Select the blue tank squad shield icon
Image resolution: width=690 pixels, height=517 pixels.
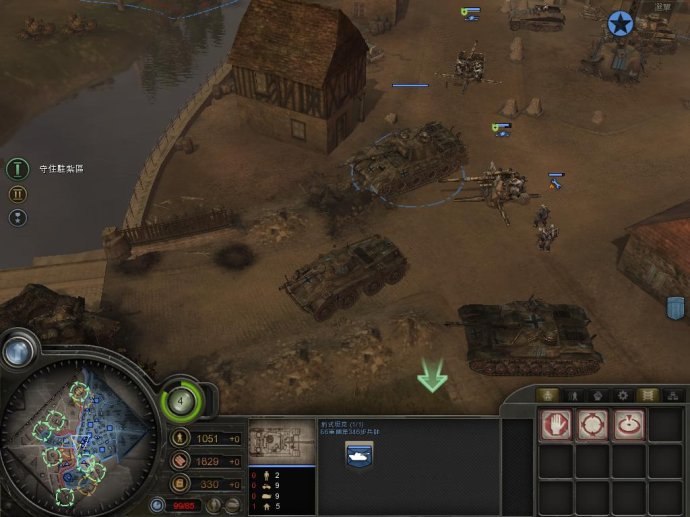click(x=359, y=455)
